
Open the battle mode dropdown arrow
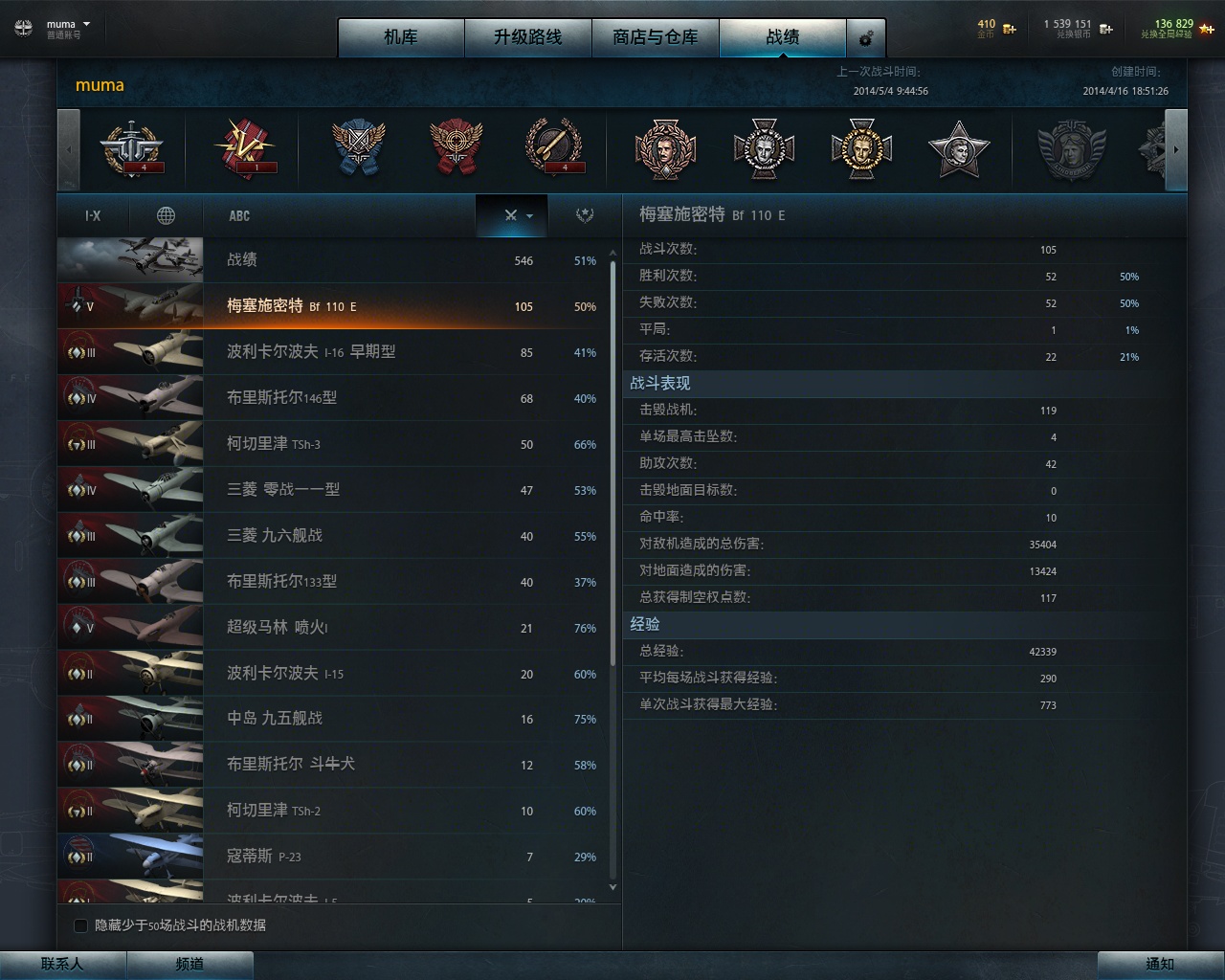pyautogui.click(x=529, y=216)
